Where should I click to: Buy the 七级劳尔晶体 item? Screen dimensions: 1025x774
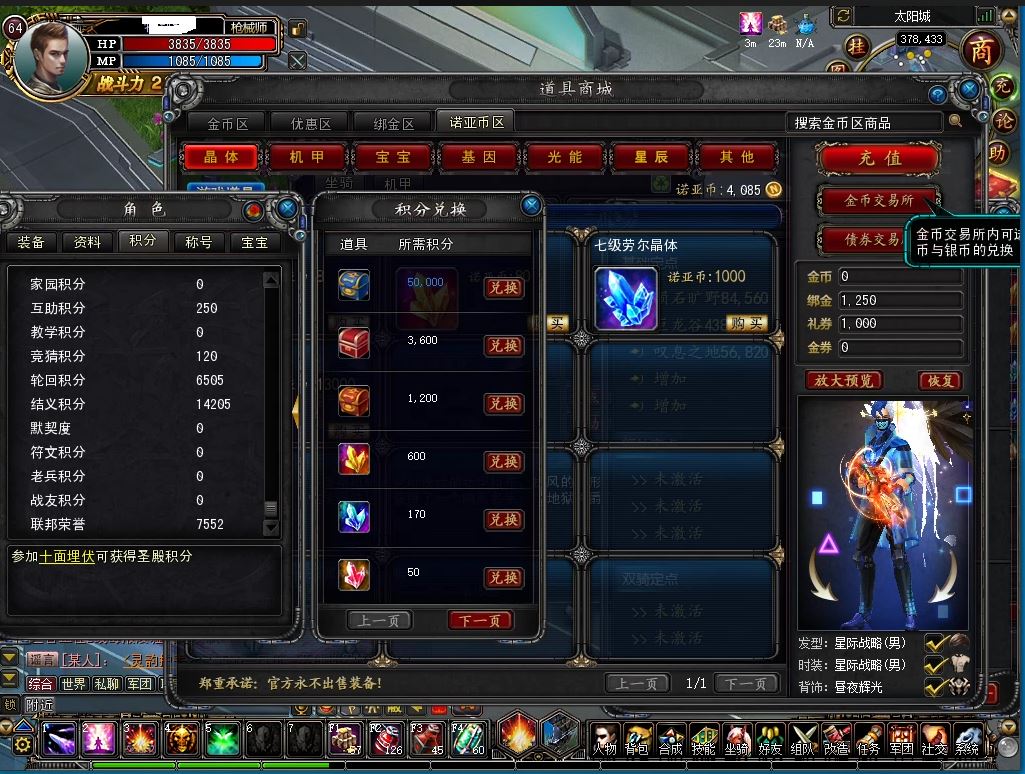point(747,323)
